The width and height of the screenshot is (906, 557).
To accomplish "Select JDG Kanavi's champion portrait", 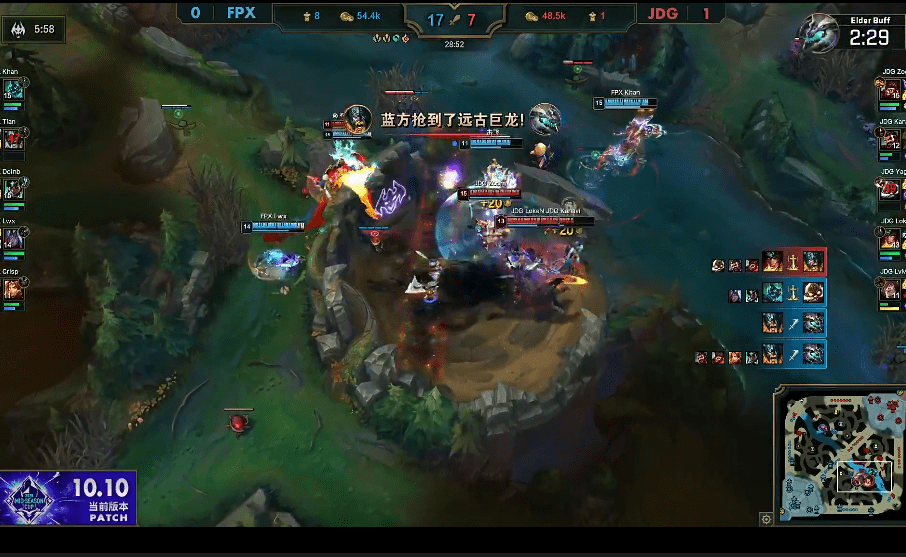I will tap(892, 140).
